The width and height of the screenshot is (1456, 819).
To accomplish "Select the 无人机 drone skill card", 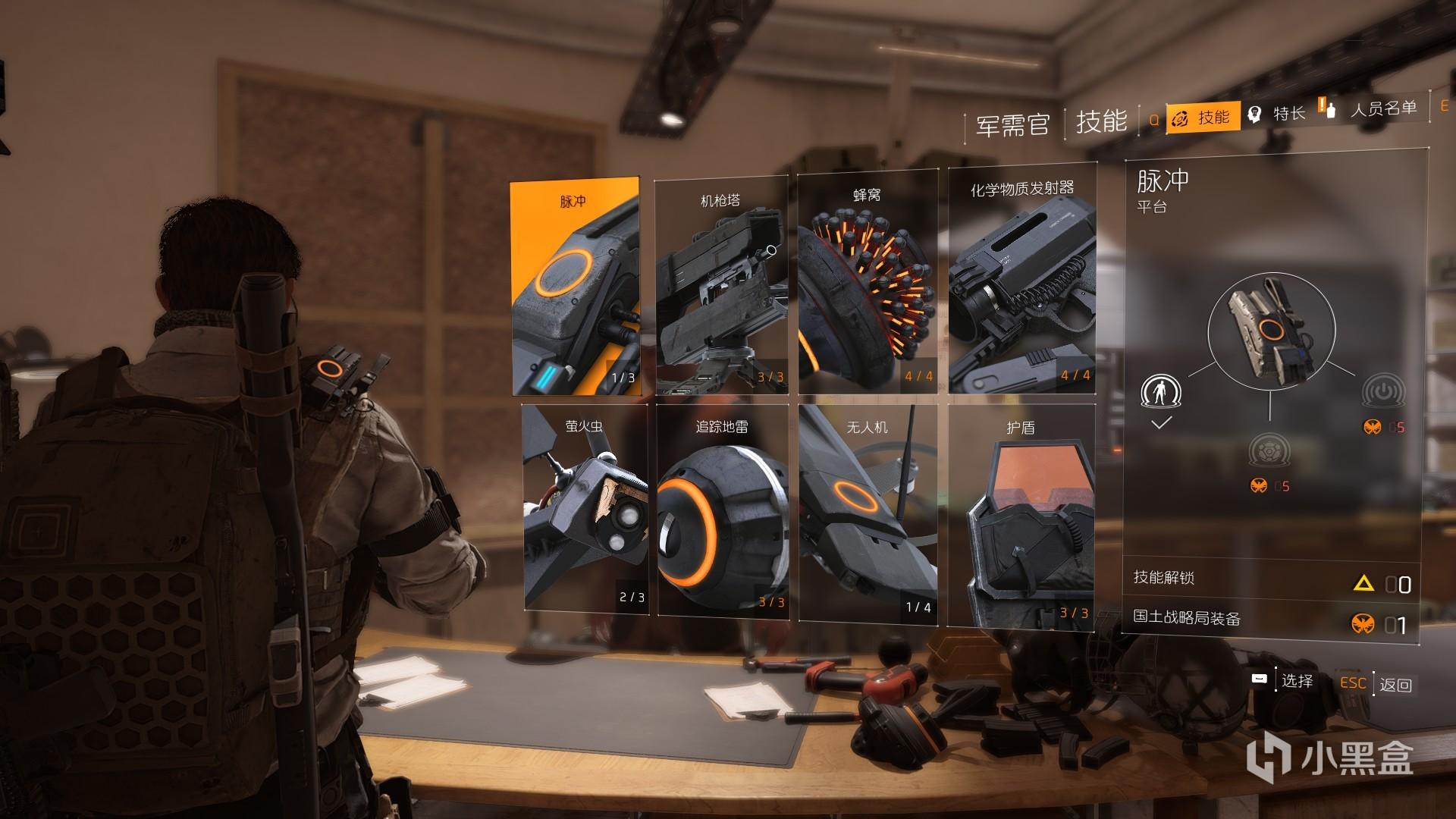I will 868,513.
